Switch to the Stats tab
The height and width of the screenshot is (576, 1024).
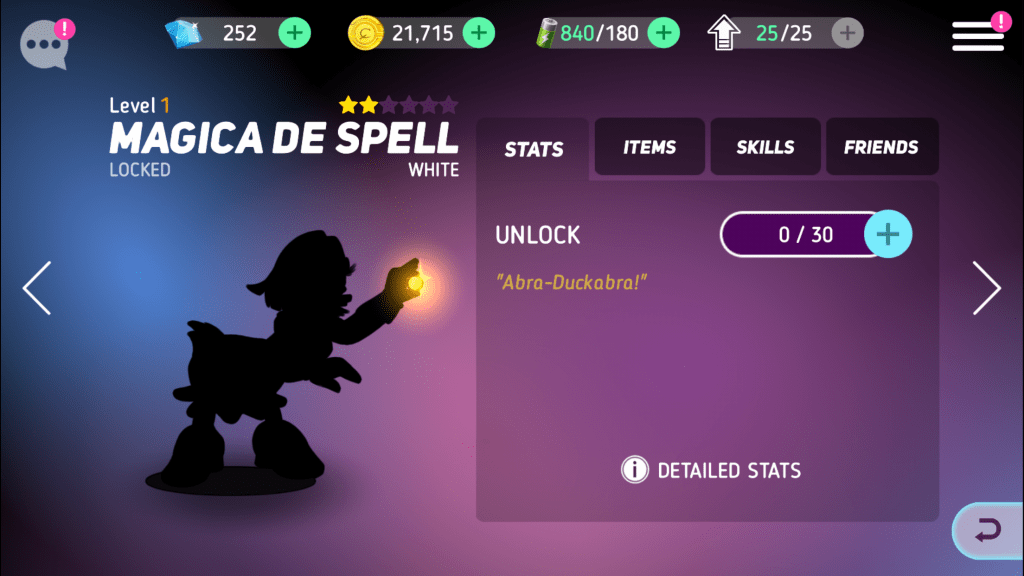534,149
